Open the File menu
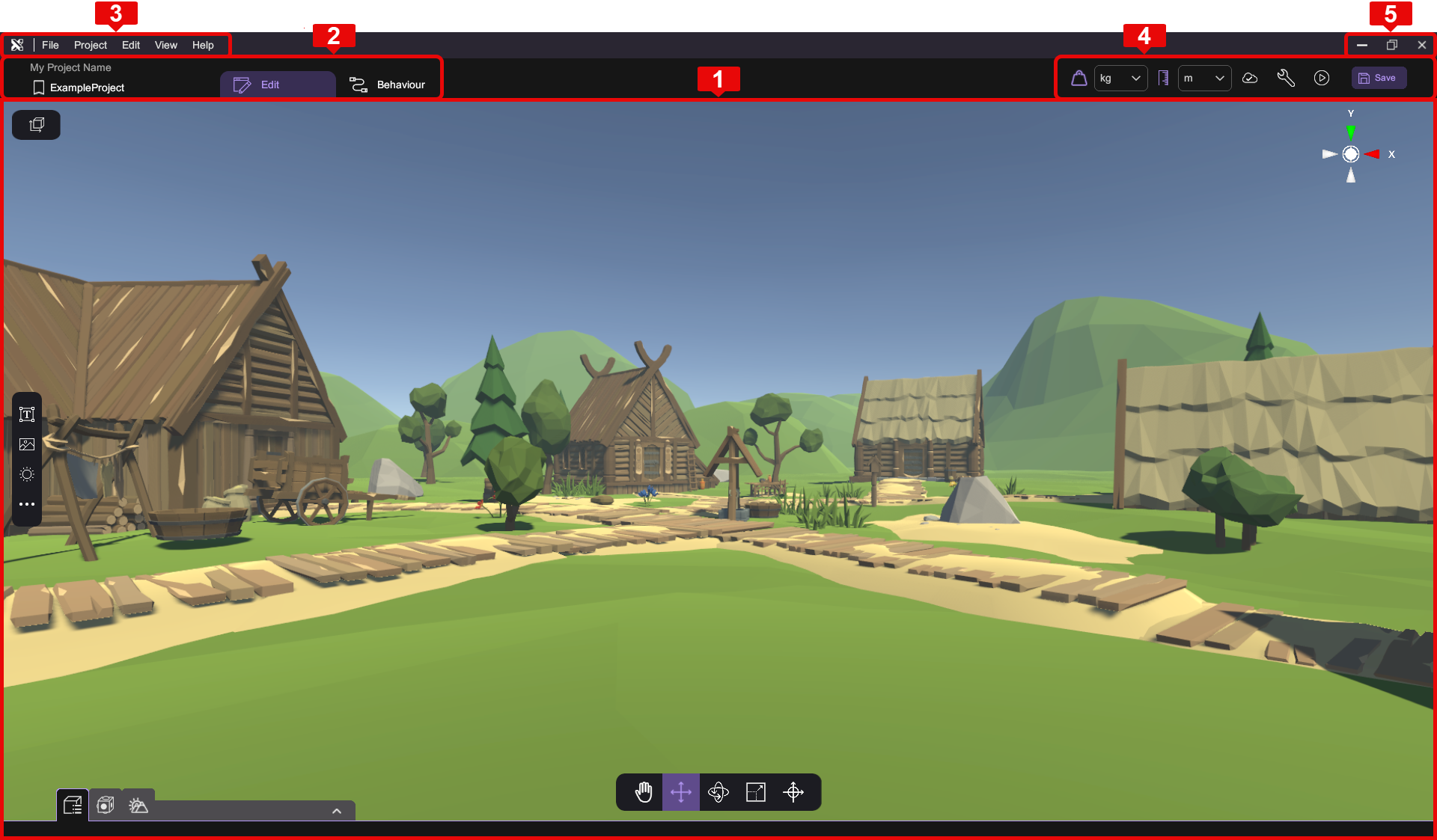Screen dimensions: 1437x840 [50, 45]
